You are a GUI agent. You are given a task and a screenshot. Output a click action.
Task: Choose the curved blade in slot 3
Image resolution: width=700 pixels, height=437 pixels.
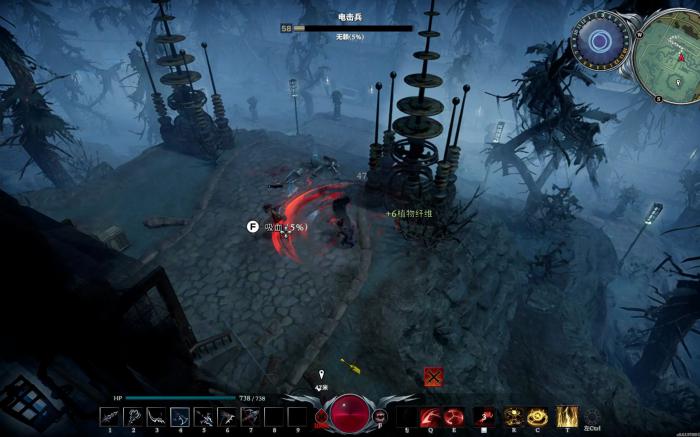(x=156, y=416)
